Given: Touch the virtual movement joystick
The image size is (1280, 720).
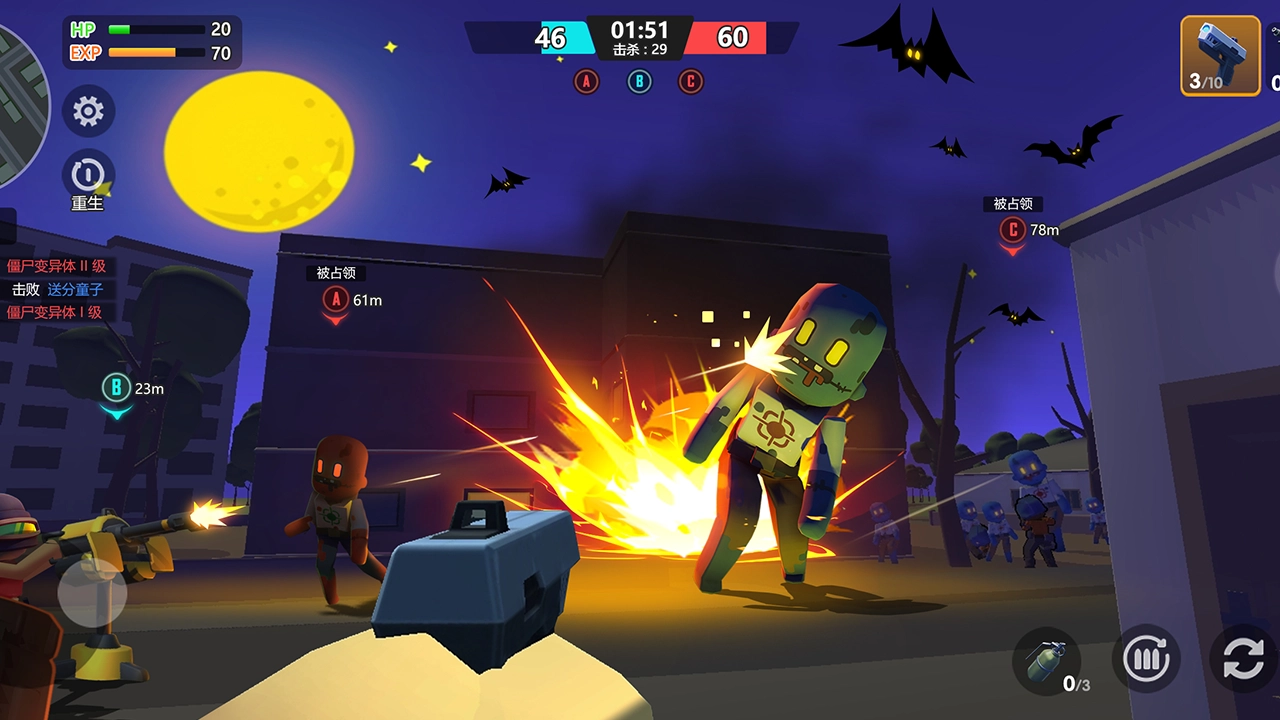Looking at the screenshot, I should (x=92, y=592).
